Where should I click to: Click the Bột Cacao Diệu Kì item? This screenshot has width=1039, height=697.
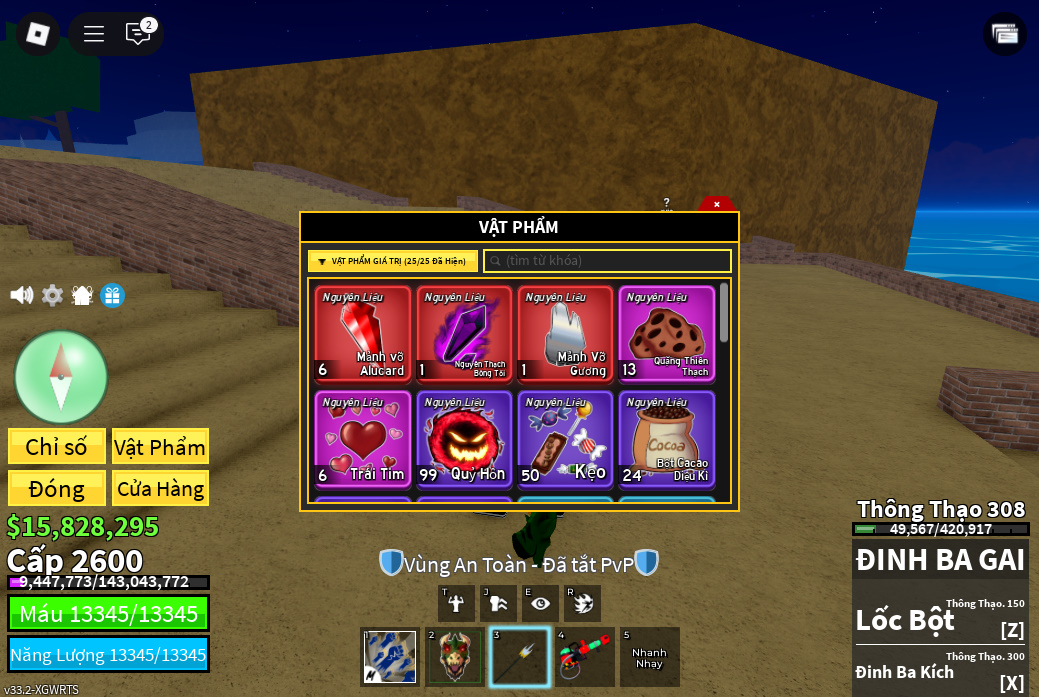666,439
